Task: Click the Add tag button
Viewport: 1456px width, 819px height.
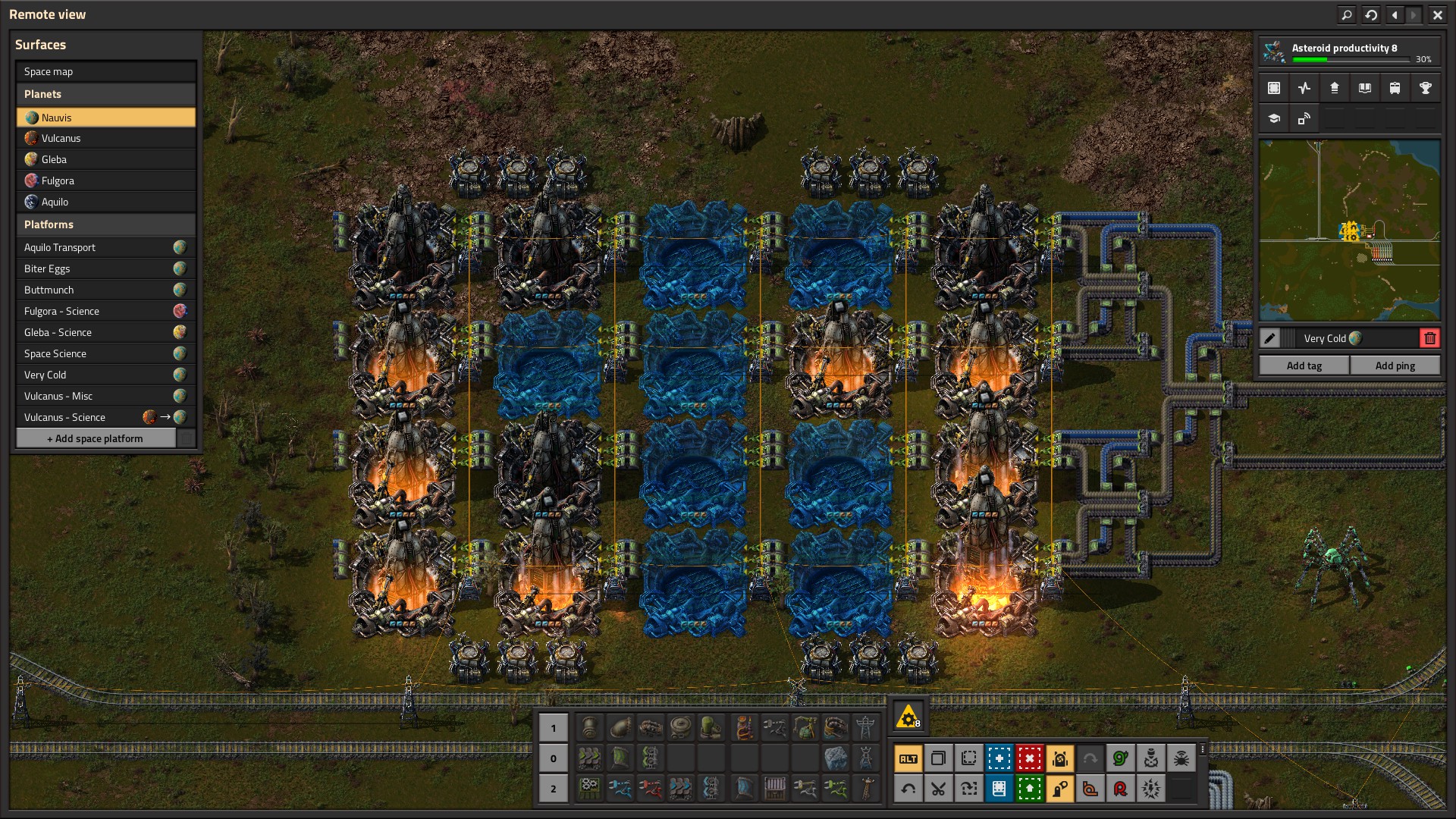Action: pos(1304,366)
